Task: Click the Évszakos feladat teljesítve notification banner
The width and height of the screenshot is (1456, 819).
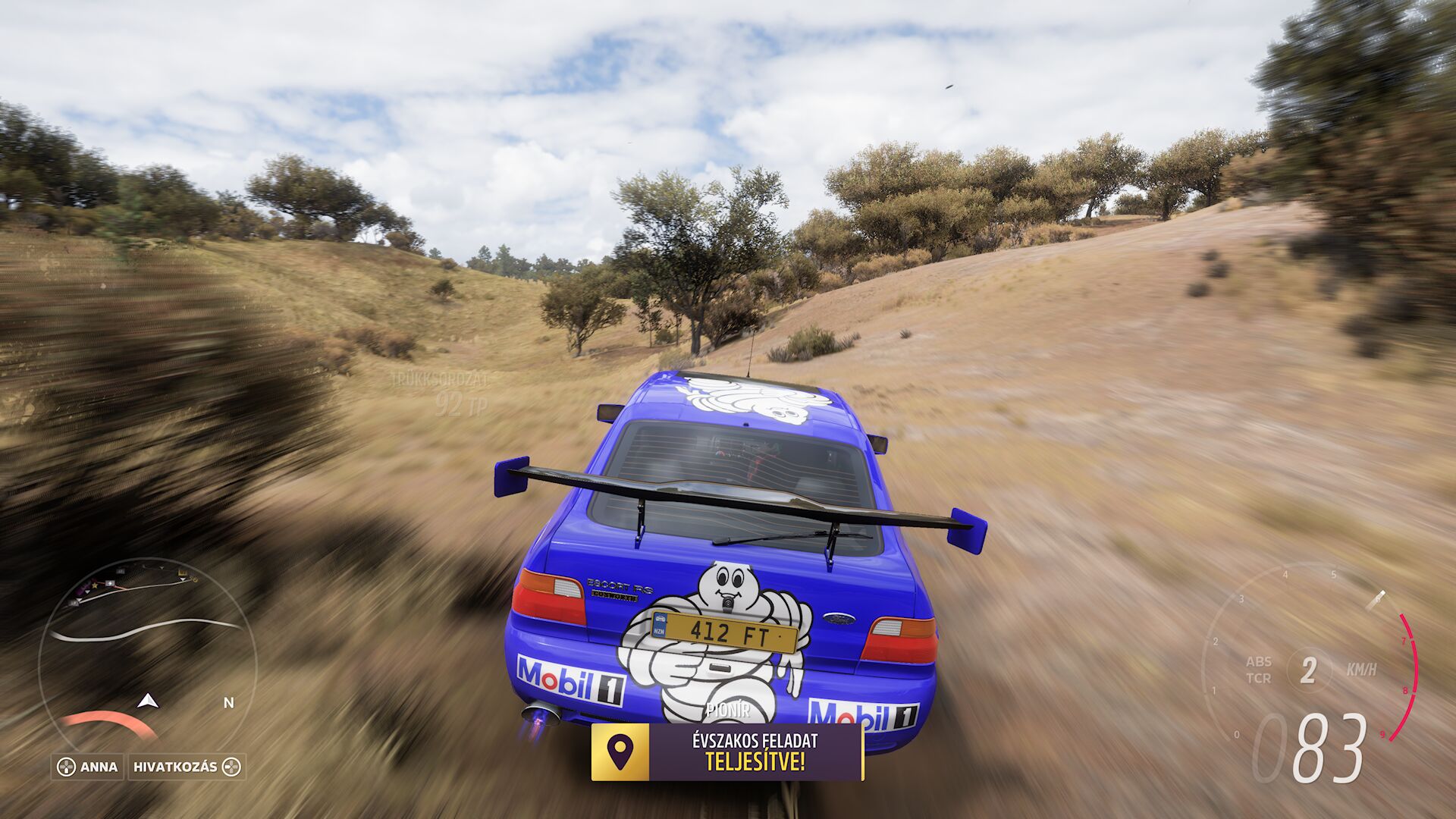Action: click(x=755, y=752)
